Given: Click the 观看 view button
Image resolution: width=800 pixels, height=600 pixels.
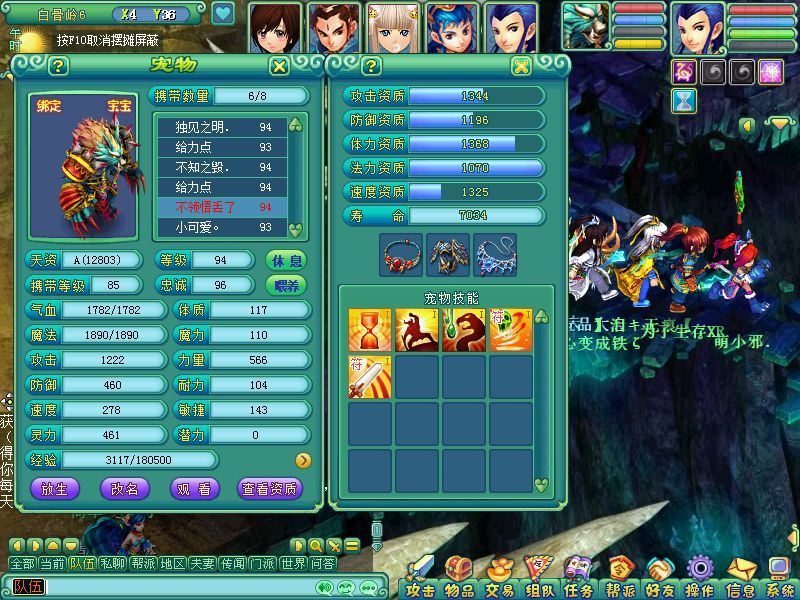Looking at the screenshot, I should click(195, 488).
